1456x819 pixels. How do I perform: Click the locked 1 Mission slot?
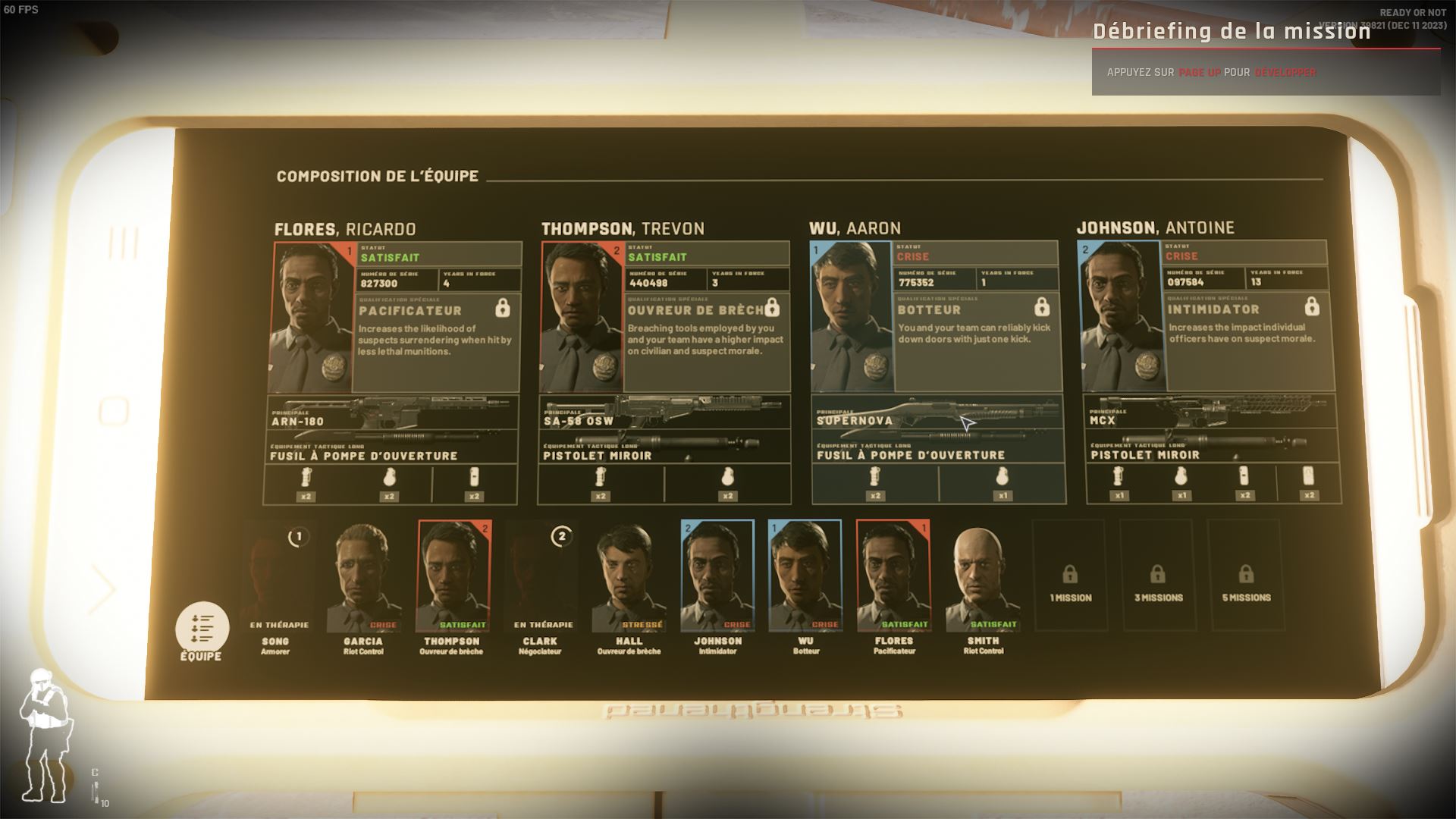click(x=1070, y=576)
